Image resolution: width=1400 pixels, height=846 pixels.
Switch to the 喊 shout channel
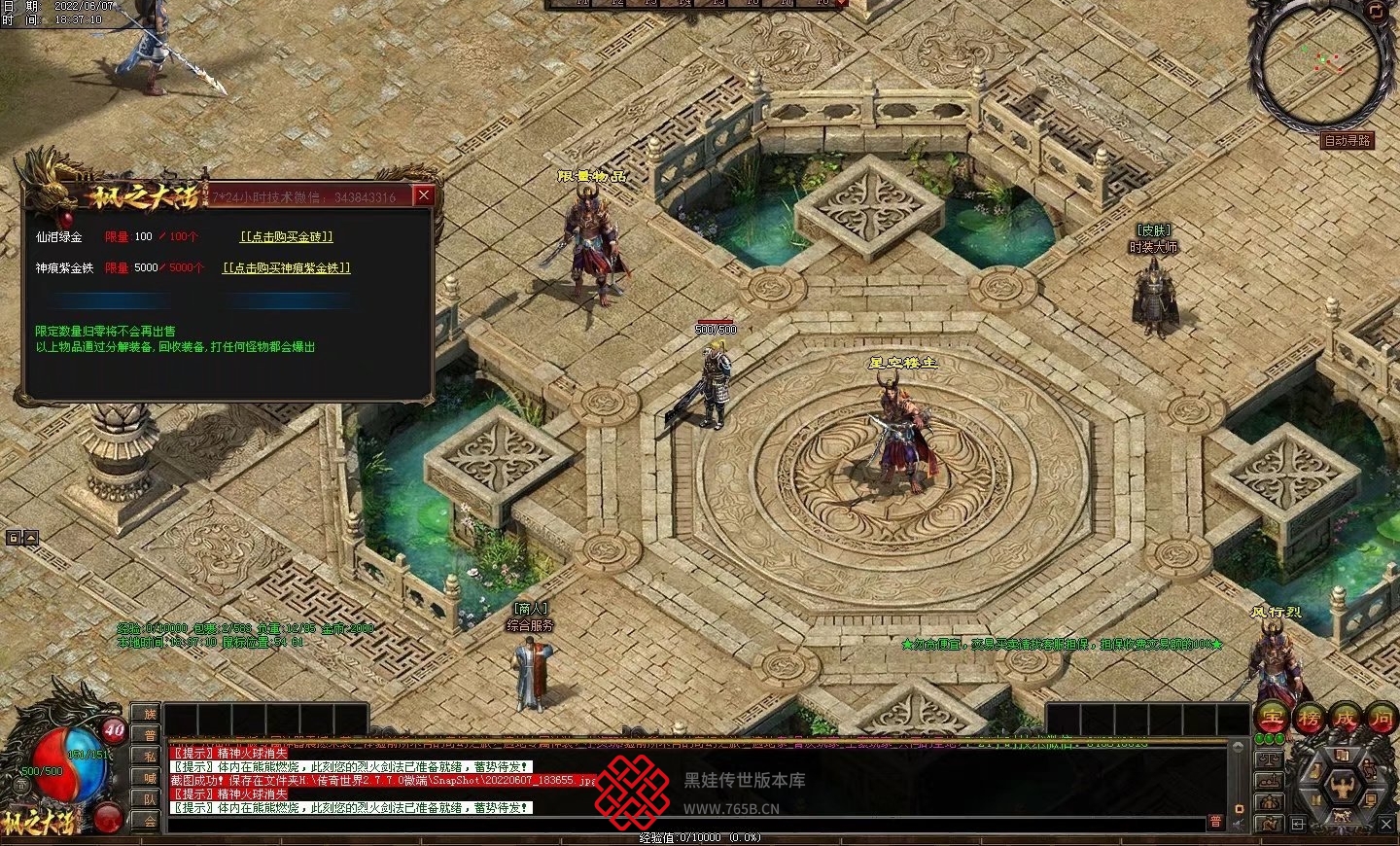point(150,778)
